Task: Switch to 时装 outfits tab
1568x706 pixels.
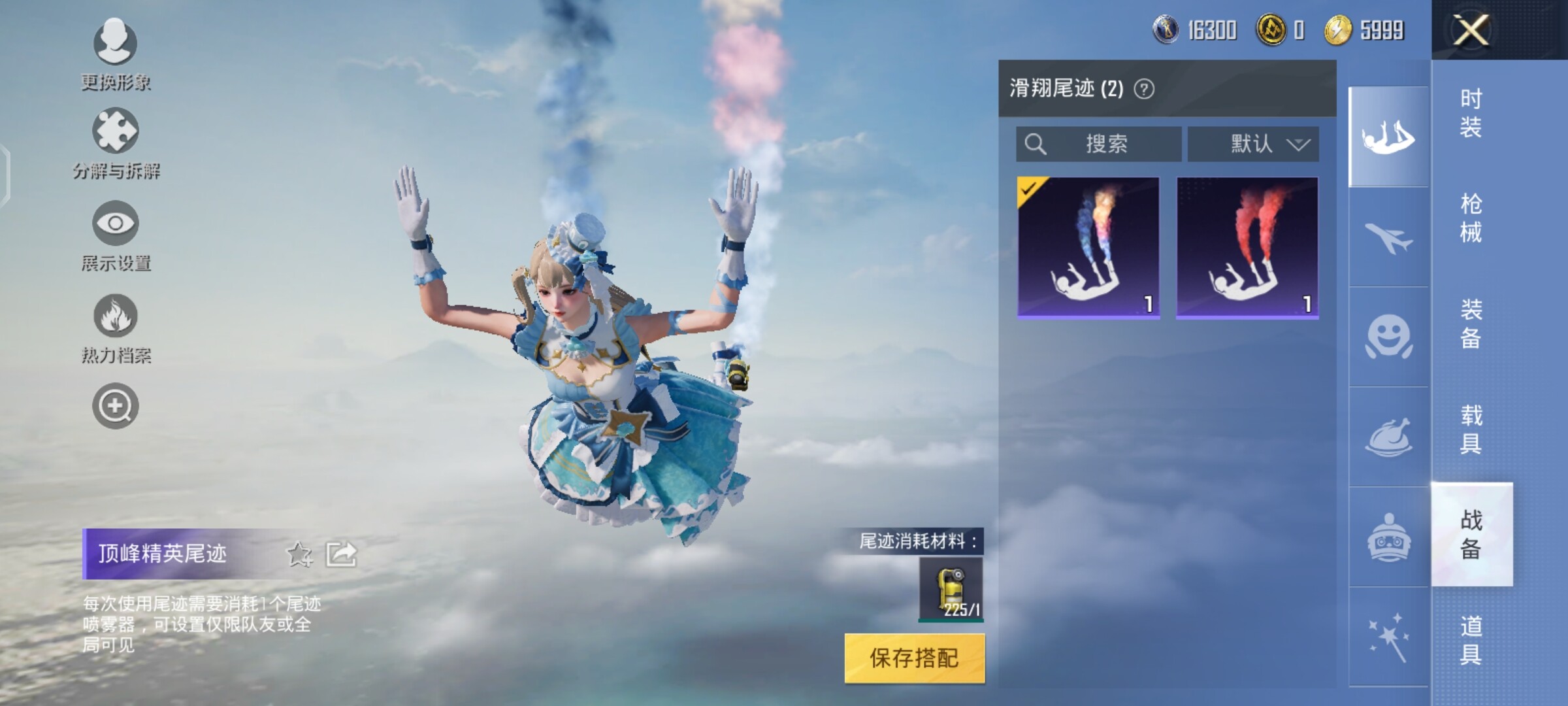Action: [1471, 112]
